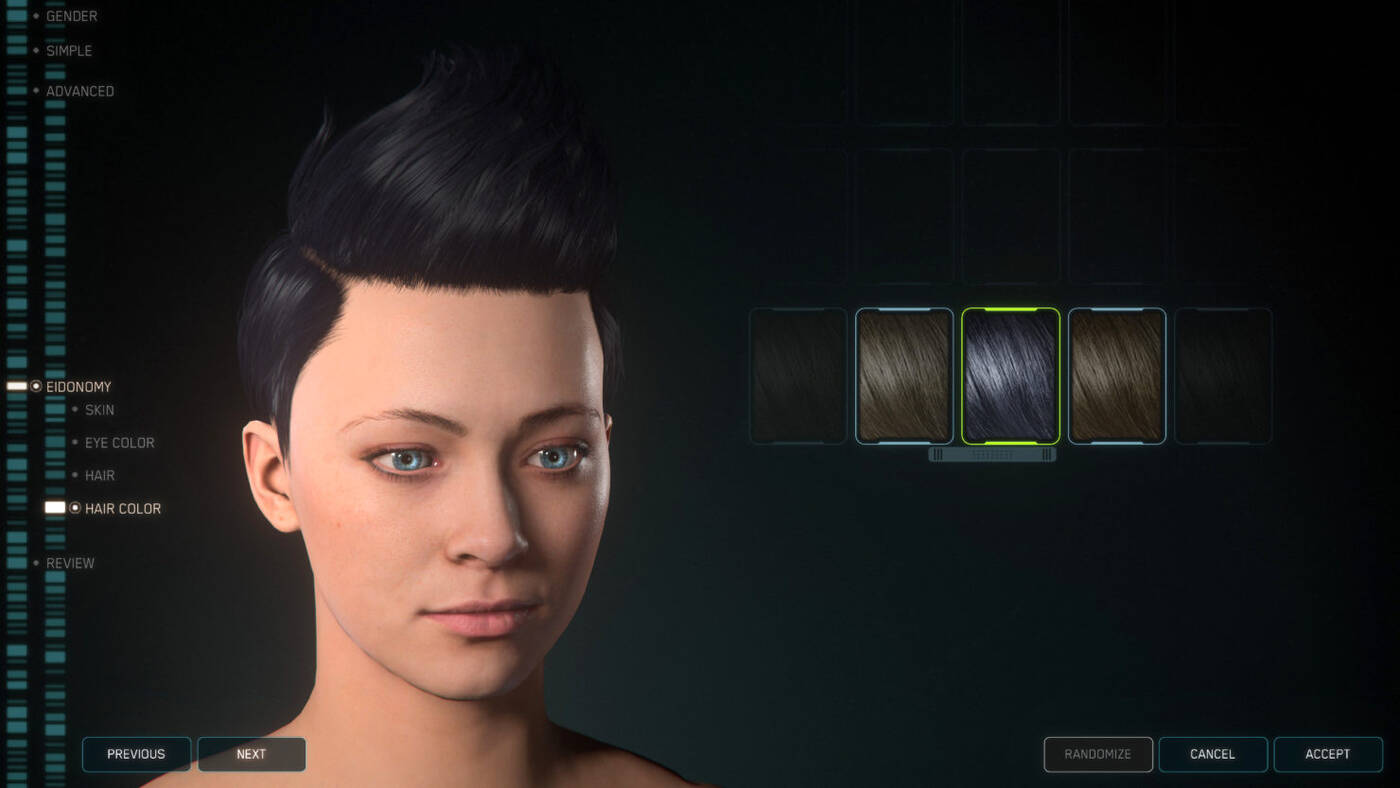Choose the dark blue highlighted hair swatch

(1011, 375)
